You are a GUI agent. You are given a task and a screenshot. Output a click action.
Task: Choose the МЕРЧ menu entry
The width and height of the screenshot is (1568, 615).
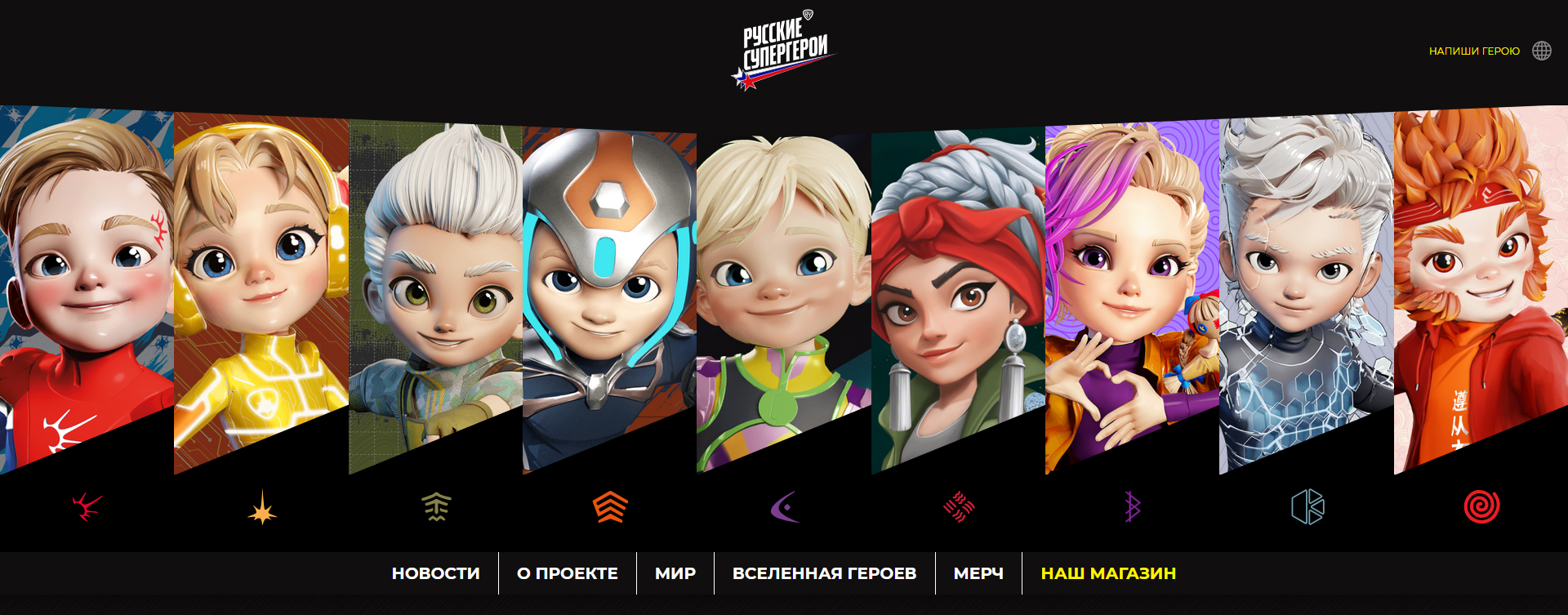978,573
